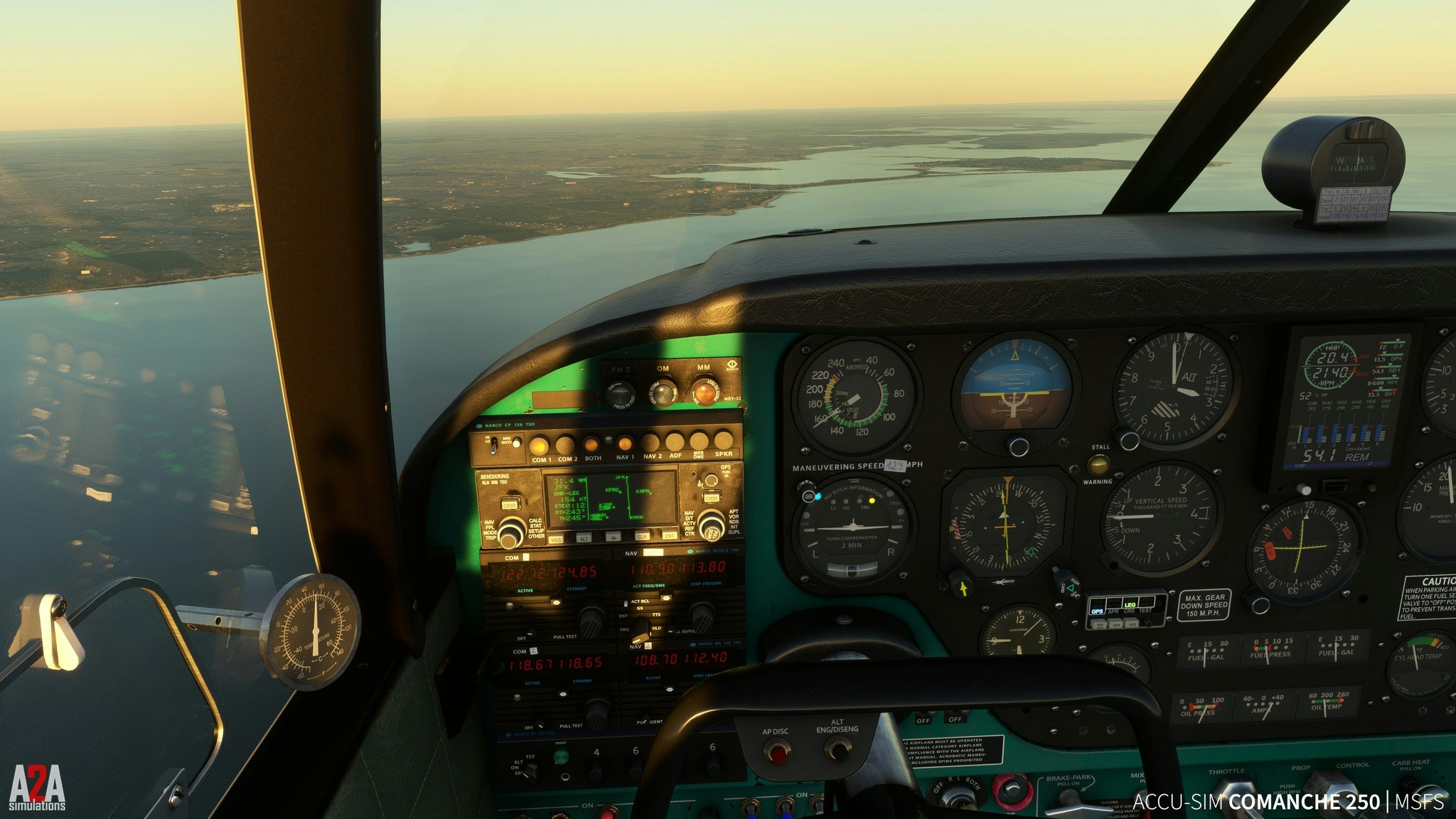Image resolution: width=1456 pixels, height=819 pixels.
Task: Turn on the ADF audio button
Action: pyautogui.click(x=675, y=441)
